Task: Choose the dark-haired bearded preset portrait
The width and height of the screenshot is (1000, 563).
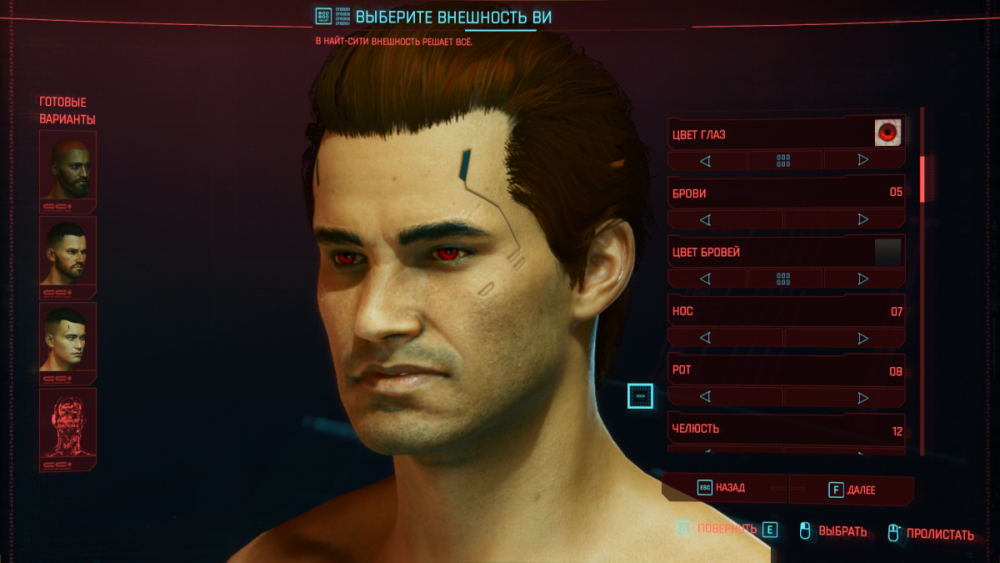Action: [x=68, y=254]
